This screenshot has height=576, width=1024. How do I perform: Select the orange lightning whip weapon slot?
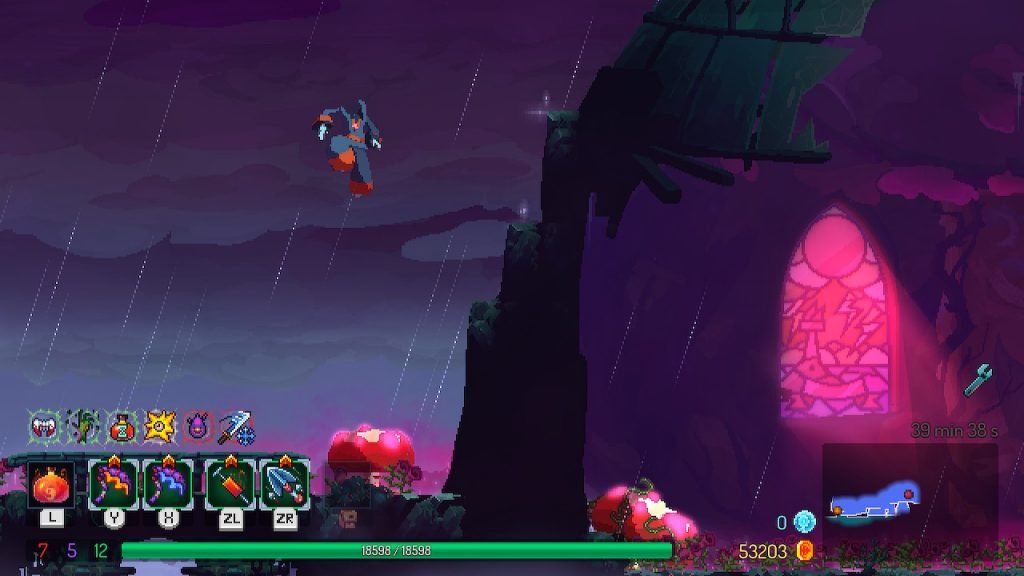(x=114, y=484)
